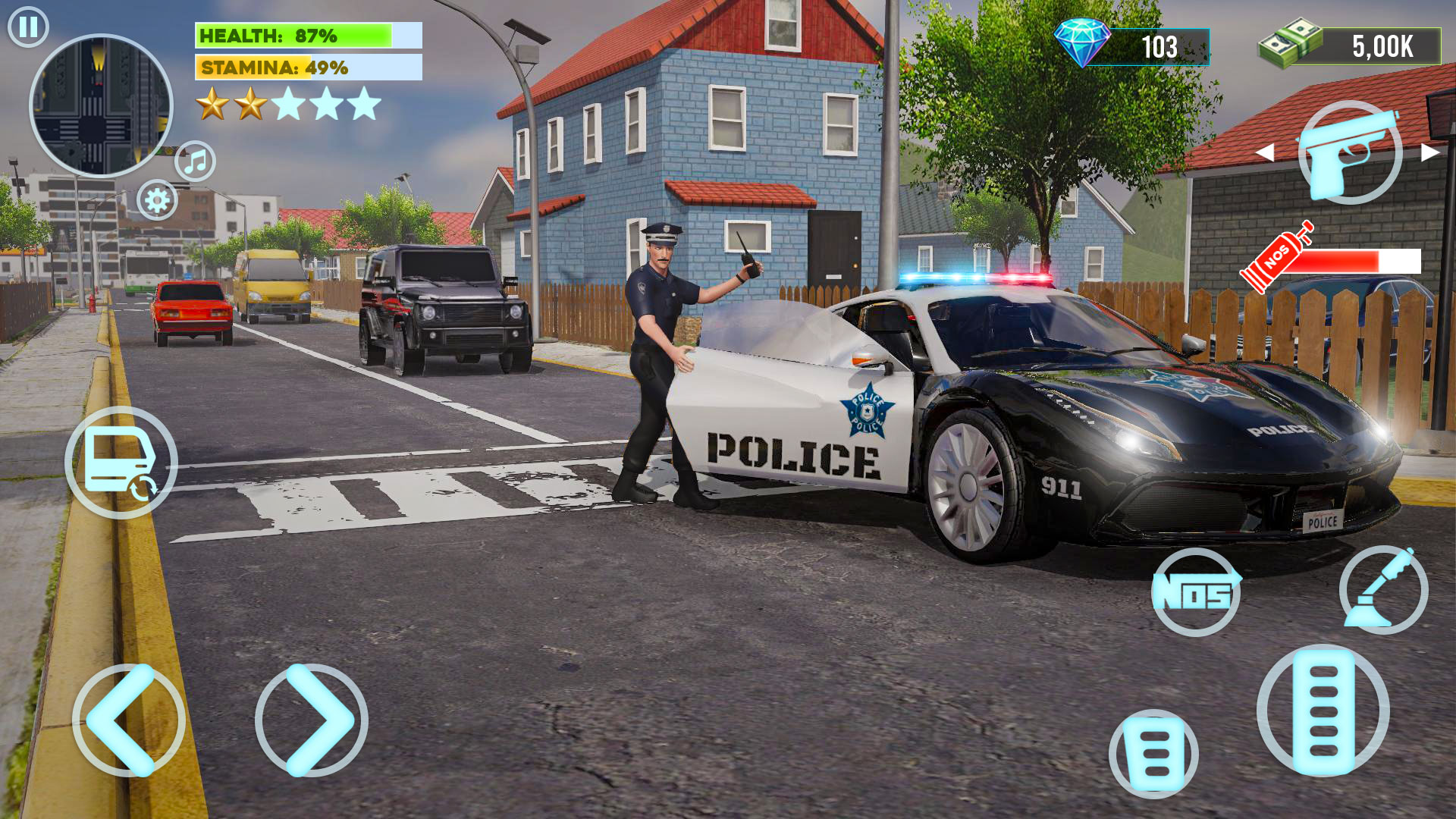1456x819 pixels.
Task: Hit the large accelerator pedal
Action: click(x=1323, y=711)
